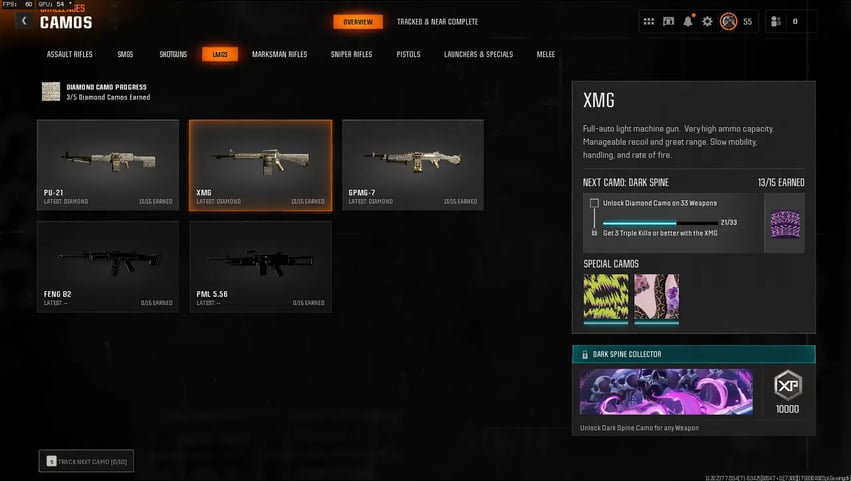Select the LMGs category tab

219,54
